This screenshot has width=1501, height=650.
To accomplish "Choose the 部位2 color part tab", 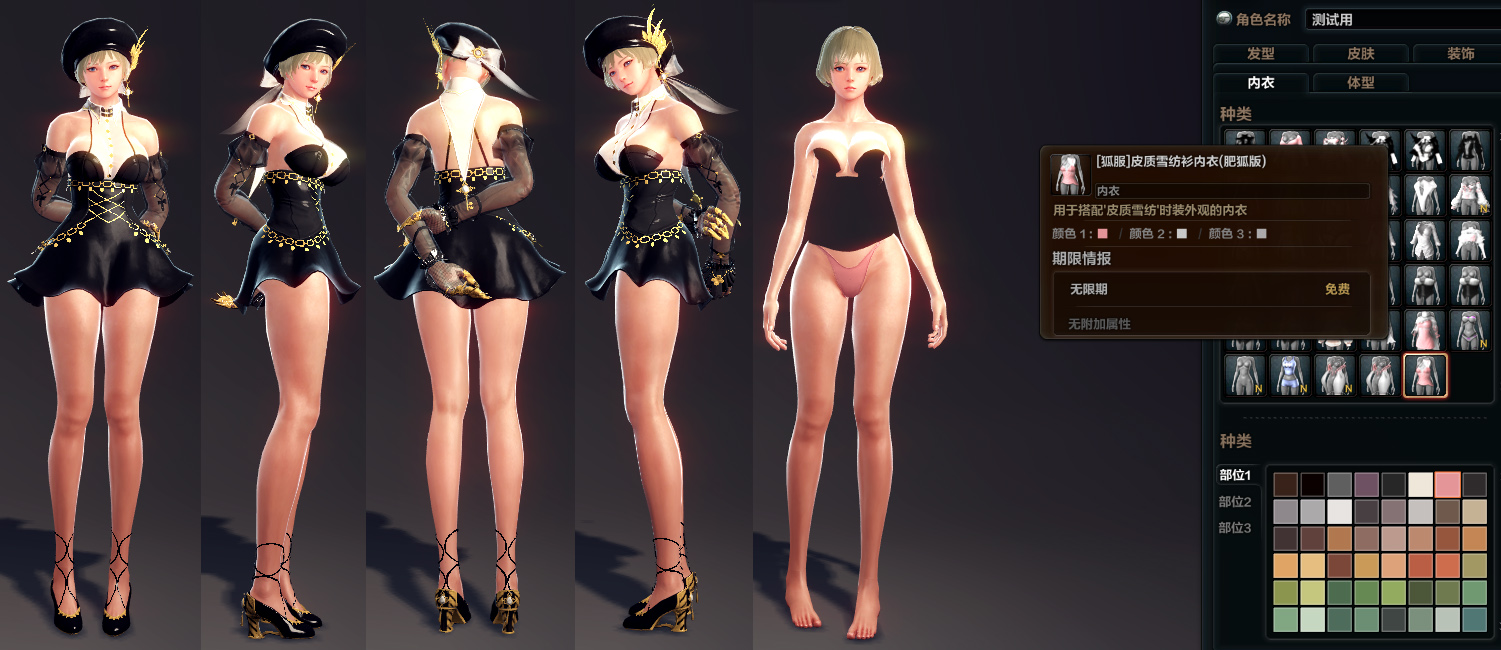I will 1235,501.
